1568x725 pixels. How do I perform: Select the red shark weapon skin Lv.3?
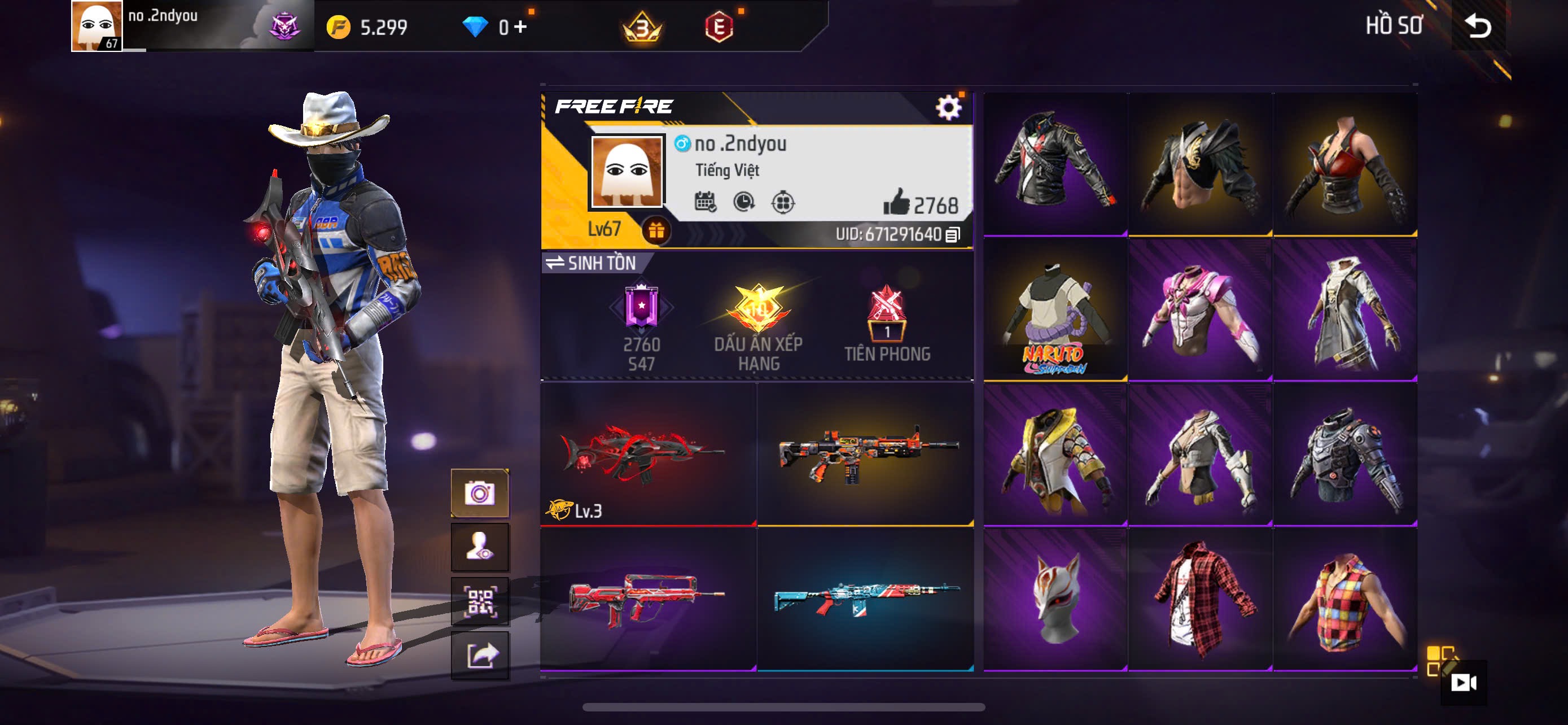[647, 454]
